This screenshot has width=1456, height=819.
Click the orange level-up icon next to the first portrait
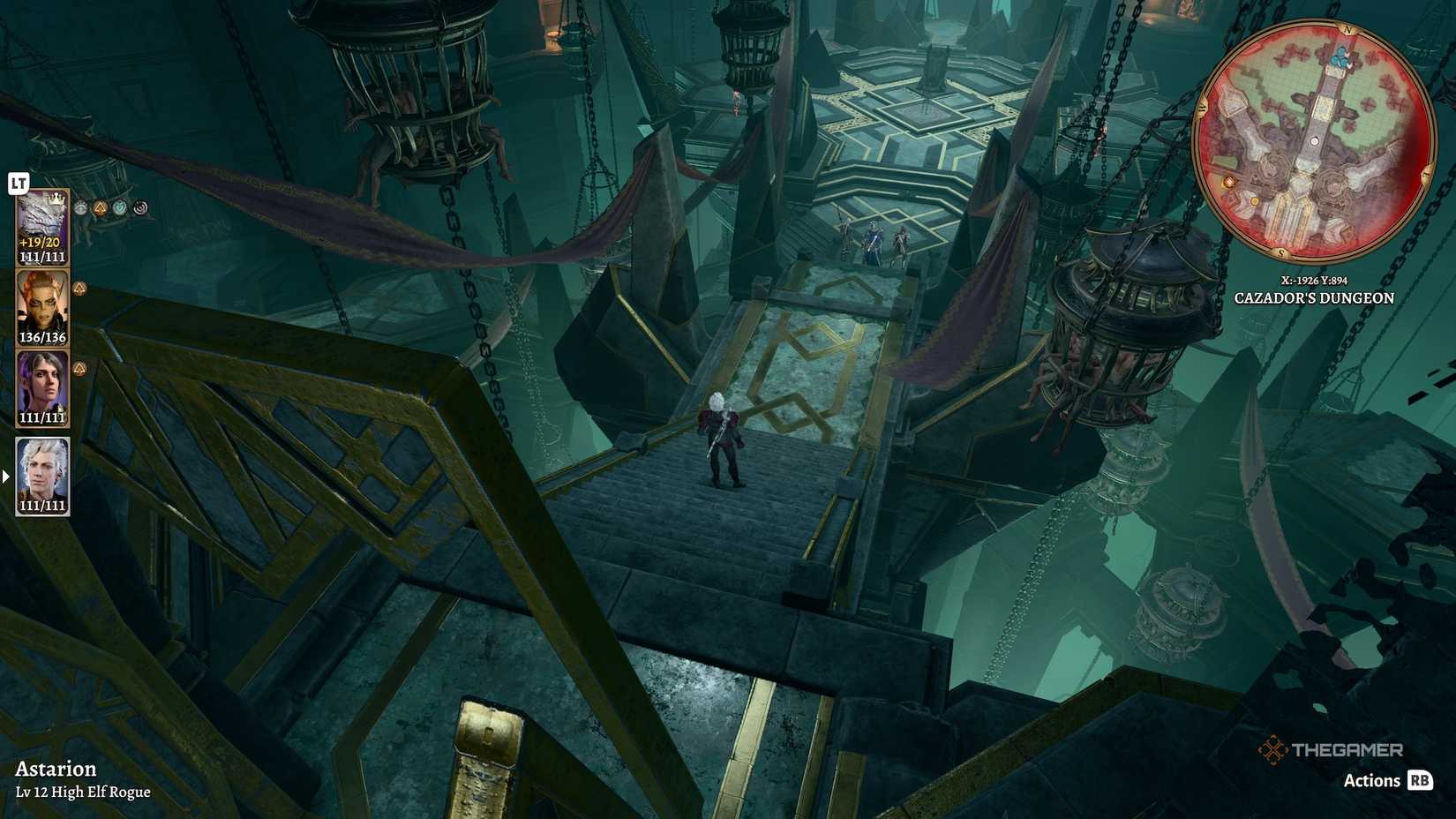100,208
